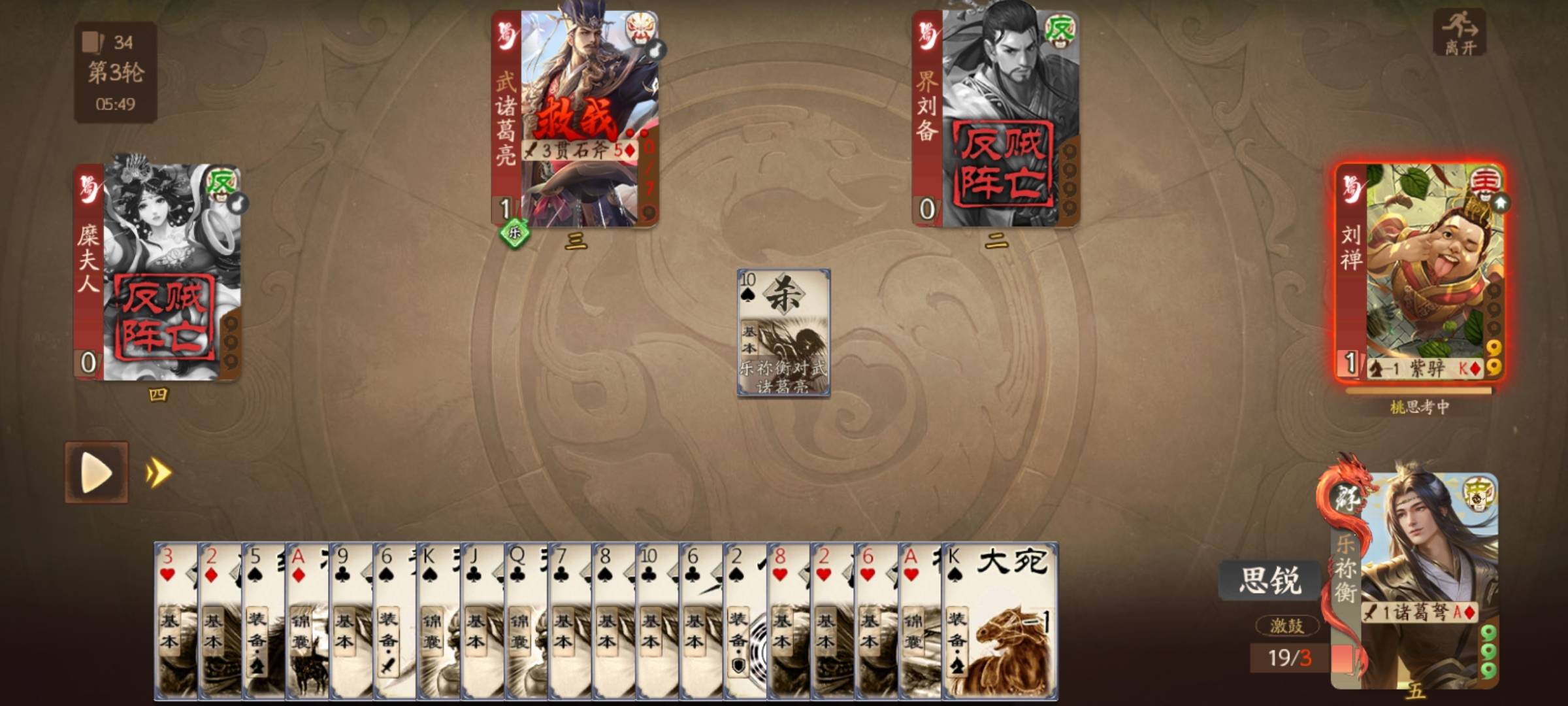Select the queen of clubs card
The image size is (1568, 706).
pos(526,621)
